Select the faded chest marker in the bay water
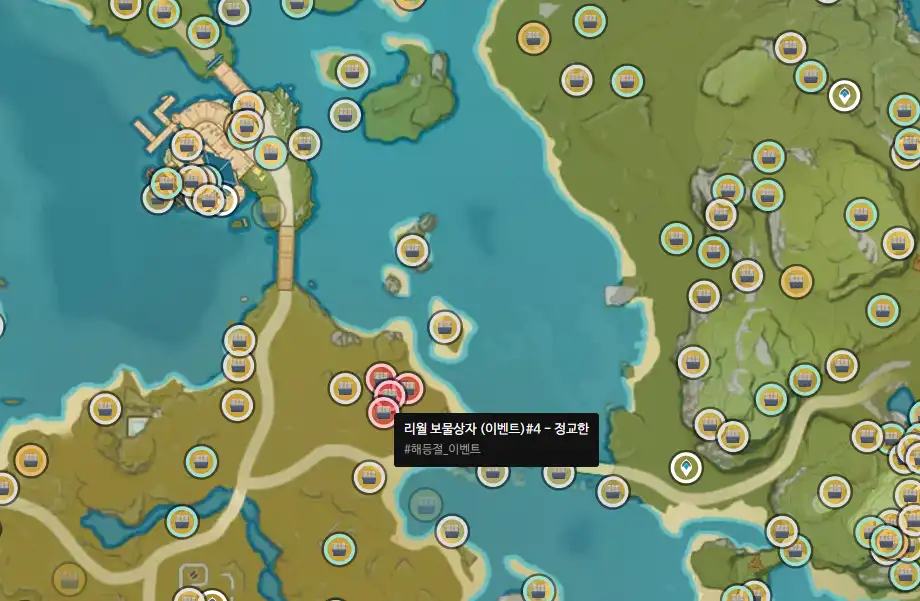Viewport: 920px width, 601px height. click(425, 504)
